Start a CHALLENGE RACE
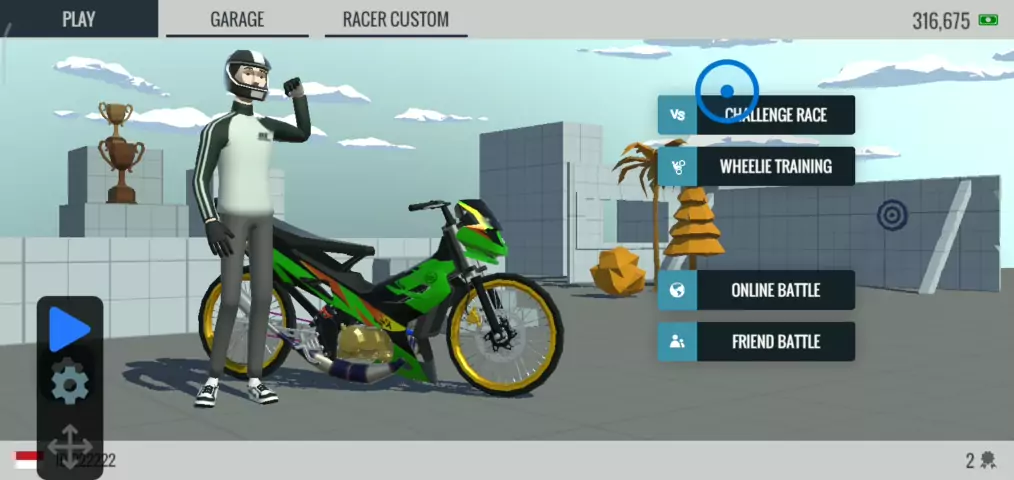 pos(757,115)
